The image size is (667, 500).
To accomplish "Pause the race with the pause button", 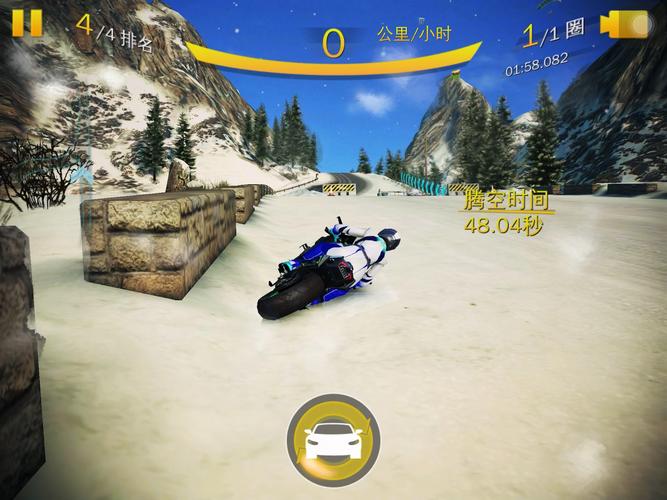I will click(x=27, y=22).
